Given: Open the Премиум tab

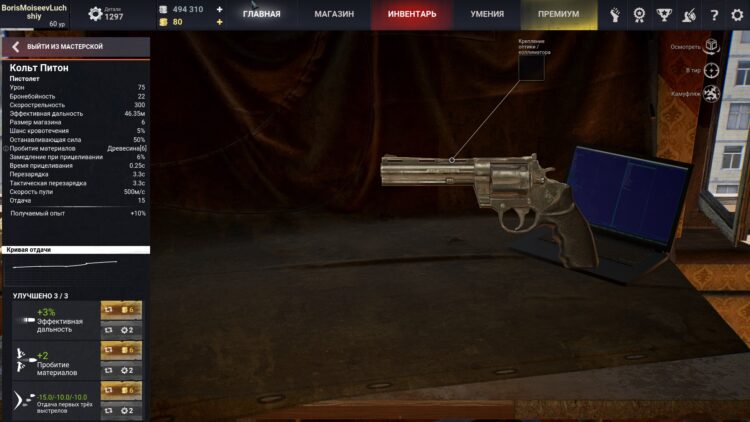Looking at the screenshot, I should 558,15.
